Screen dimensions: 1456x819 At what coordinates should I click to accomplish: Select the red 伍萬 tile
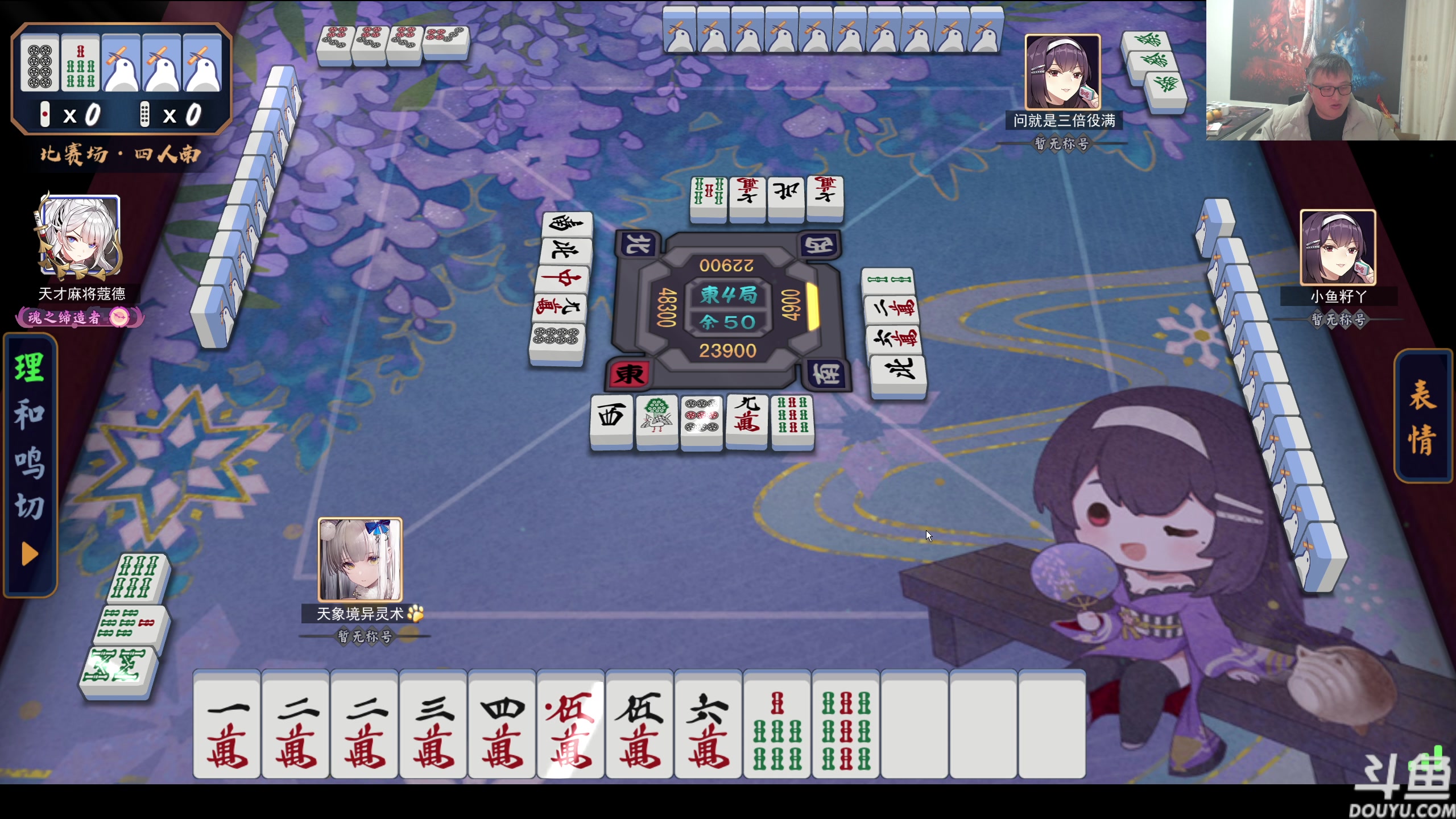point(571,725)
